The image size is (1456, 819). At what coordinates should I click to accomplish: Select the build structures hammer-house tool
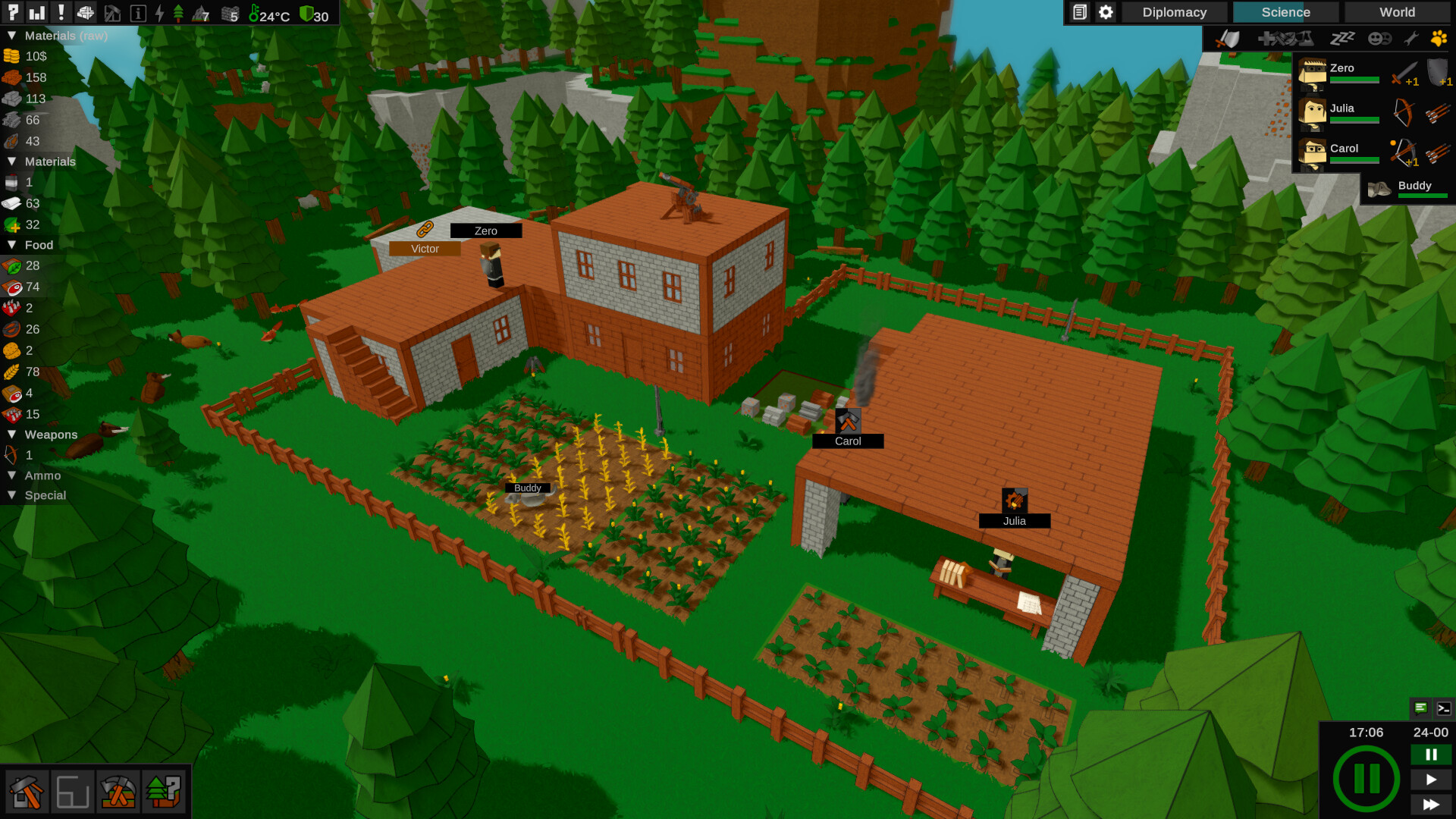[x=27, y=792]
